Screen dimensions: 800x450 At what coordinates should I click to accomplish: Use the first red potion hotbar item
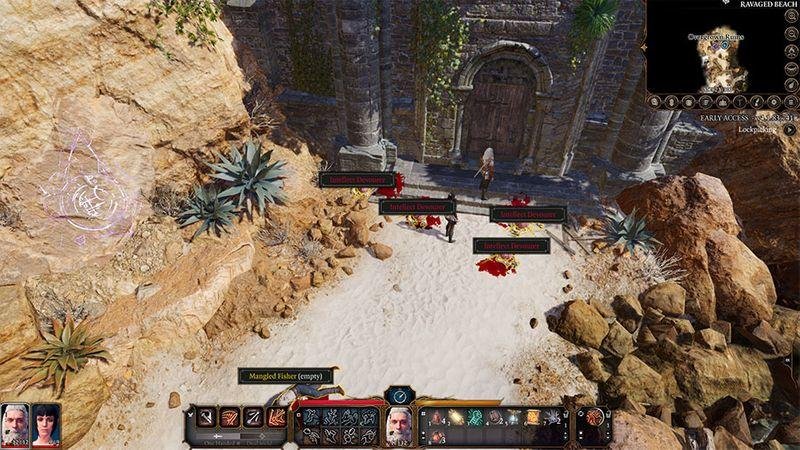[x=436, y=417]
